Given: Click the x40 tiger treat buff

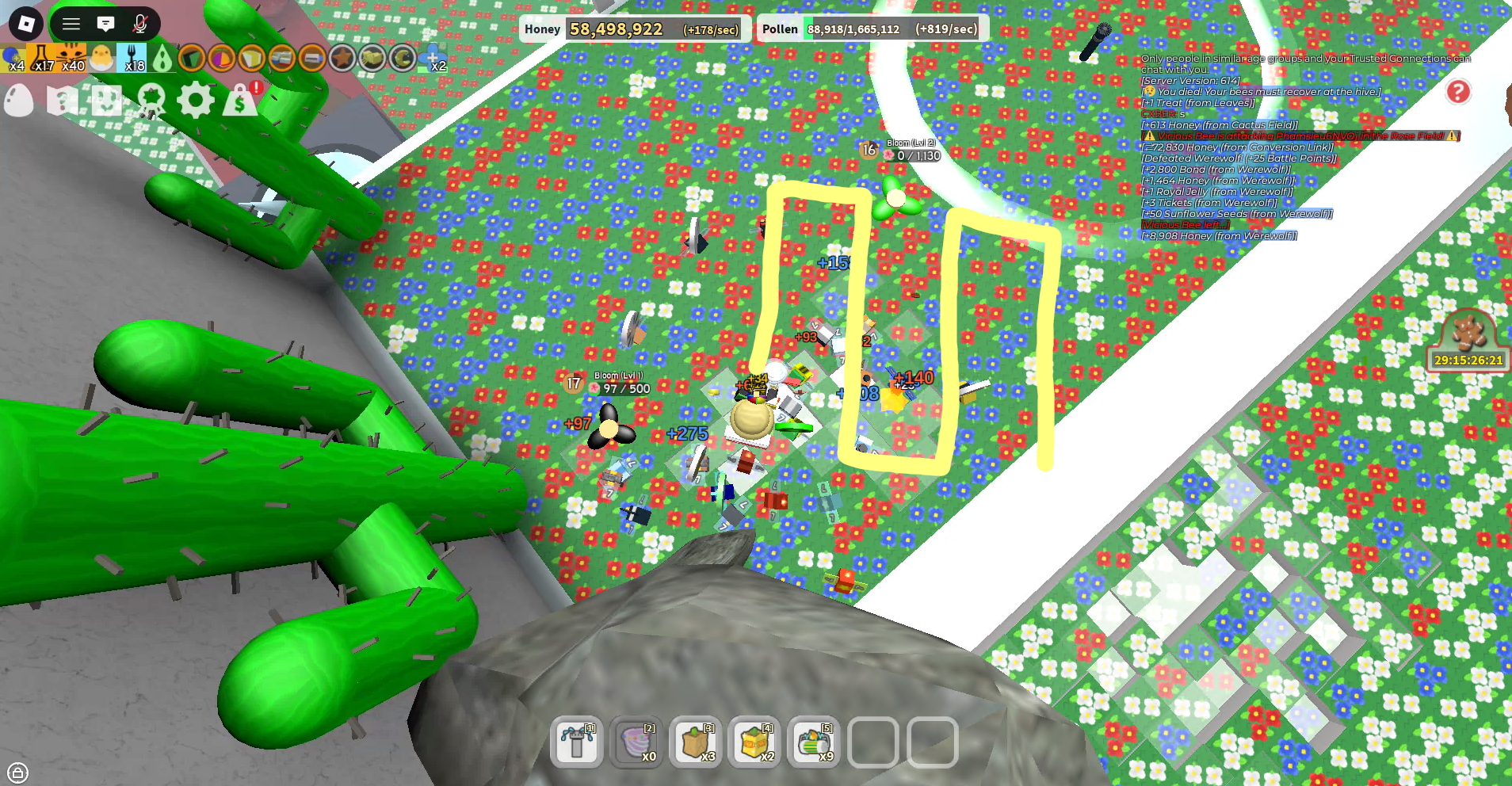Looking at the screenshot, I should point(70,58).
